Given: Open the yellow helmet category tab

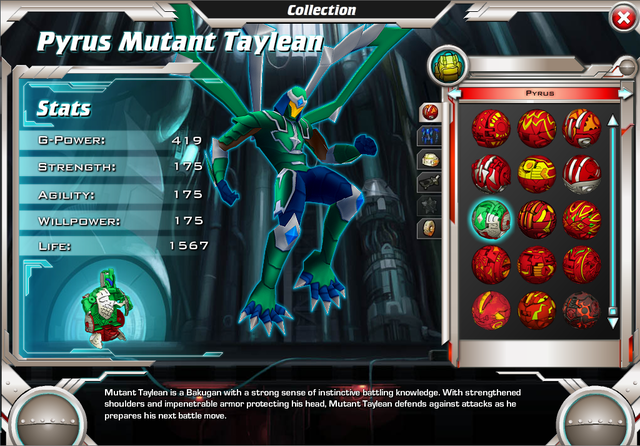Looking at the screenshot, I should pos(429,157).
